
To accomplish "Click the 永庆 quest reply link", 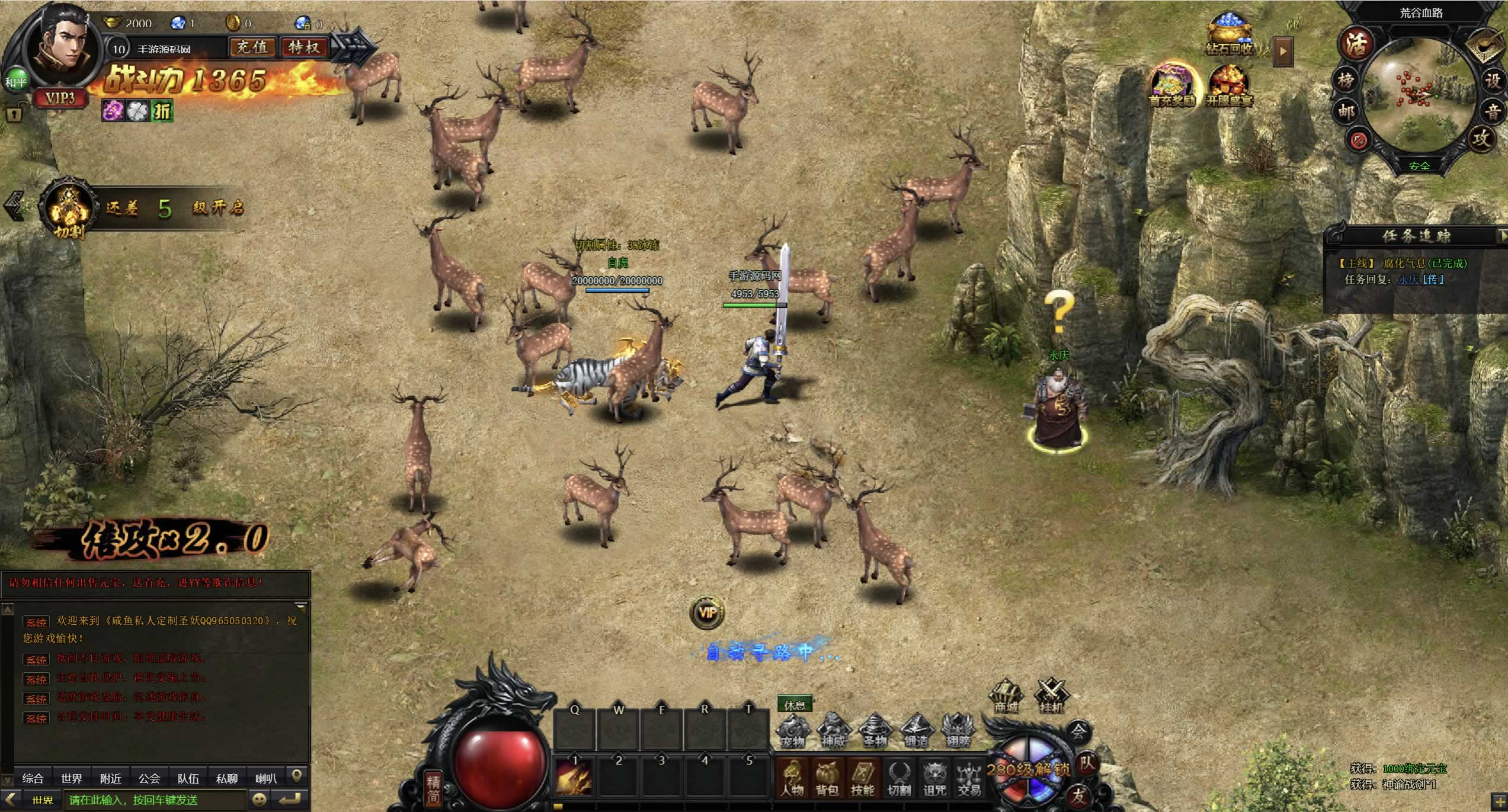I will click(1408, 279).
